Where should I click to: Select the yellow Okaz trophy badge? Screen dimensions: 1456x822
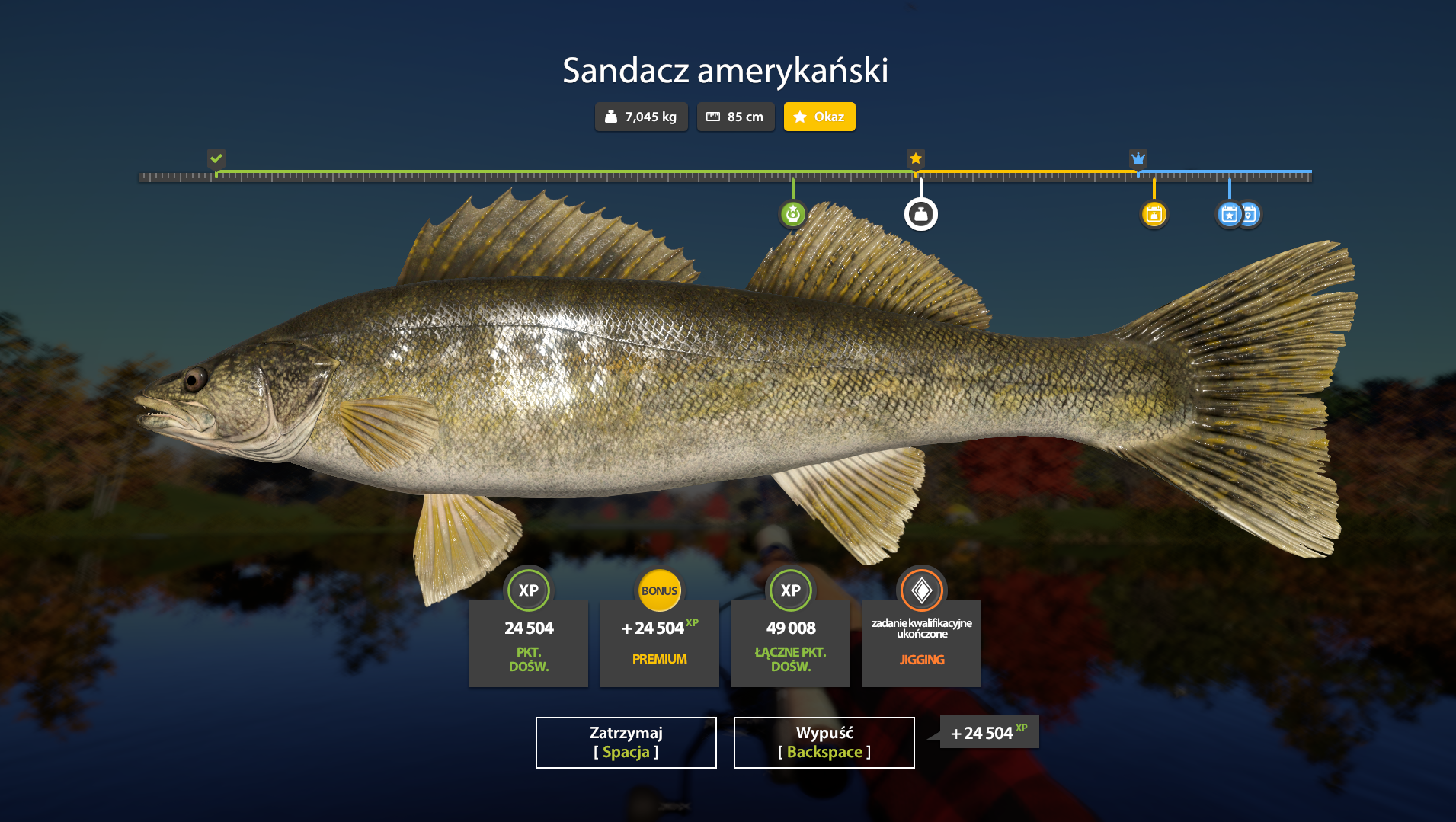click(x=819, y=117)
